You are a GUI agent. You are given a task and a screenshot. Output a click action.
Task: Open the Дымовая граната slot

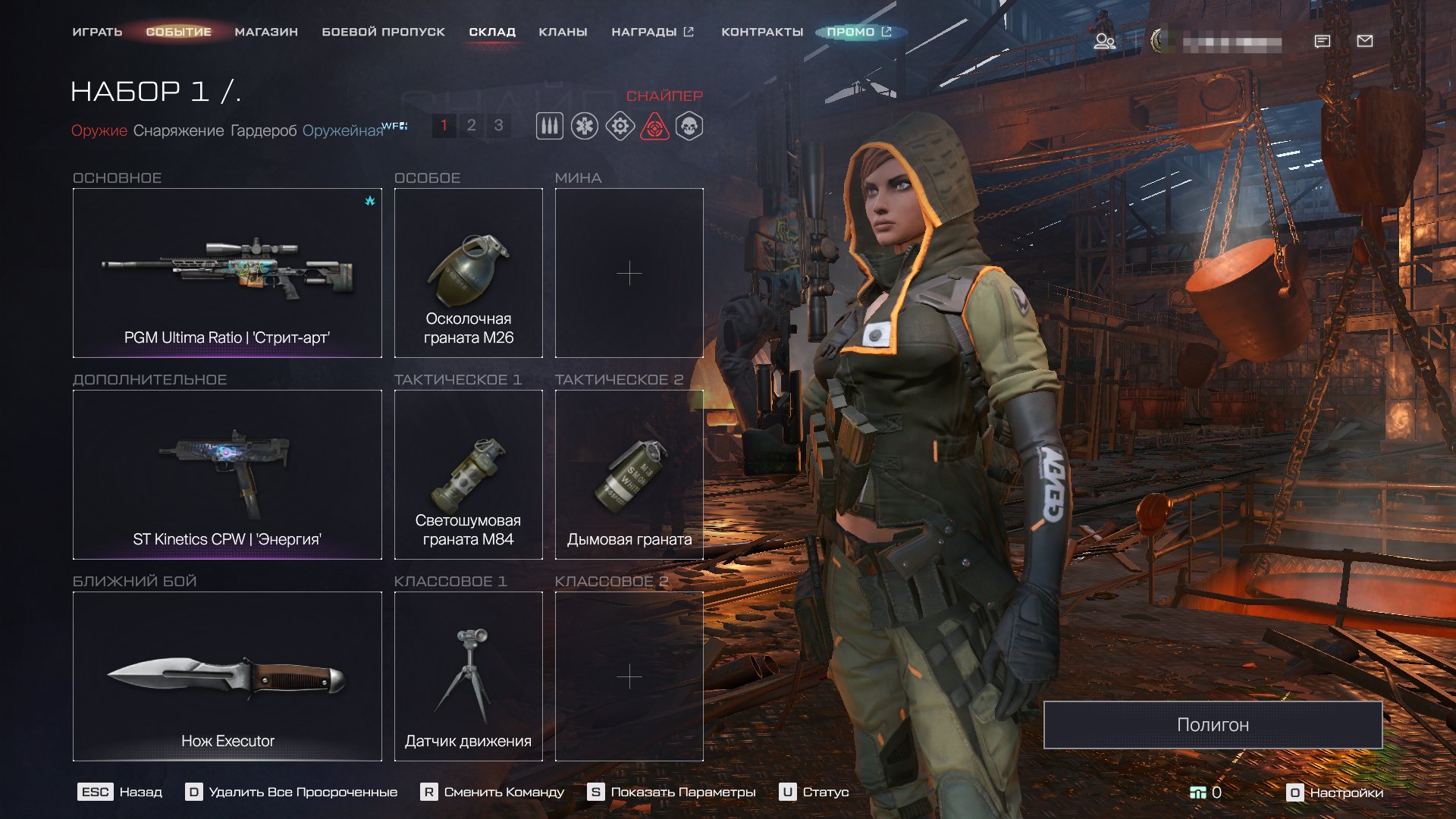point(629,475)
